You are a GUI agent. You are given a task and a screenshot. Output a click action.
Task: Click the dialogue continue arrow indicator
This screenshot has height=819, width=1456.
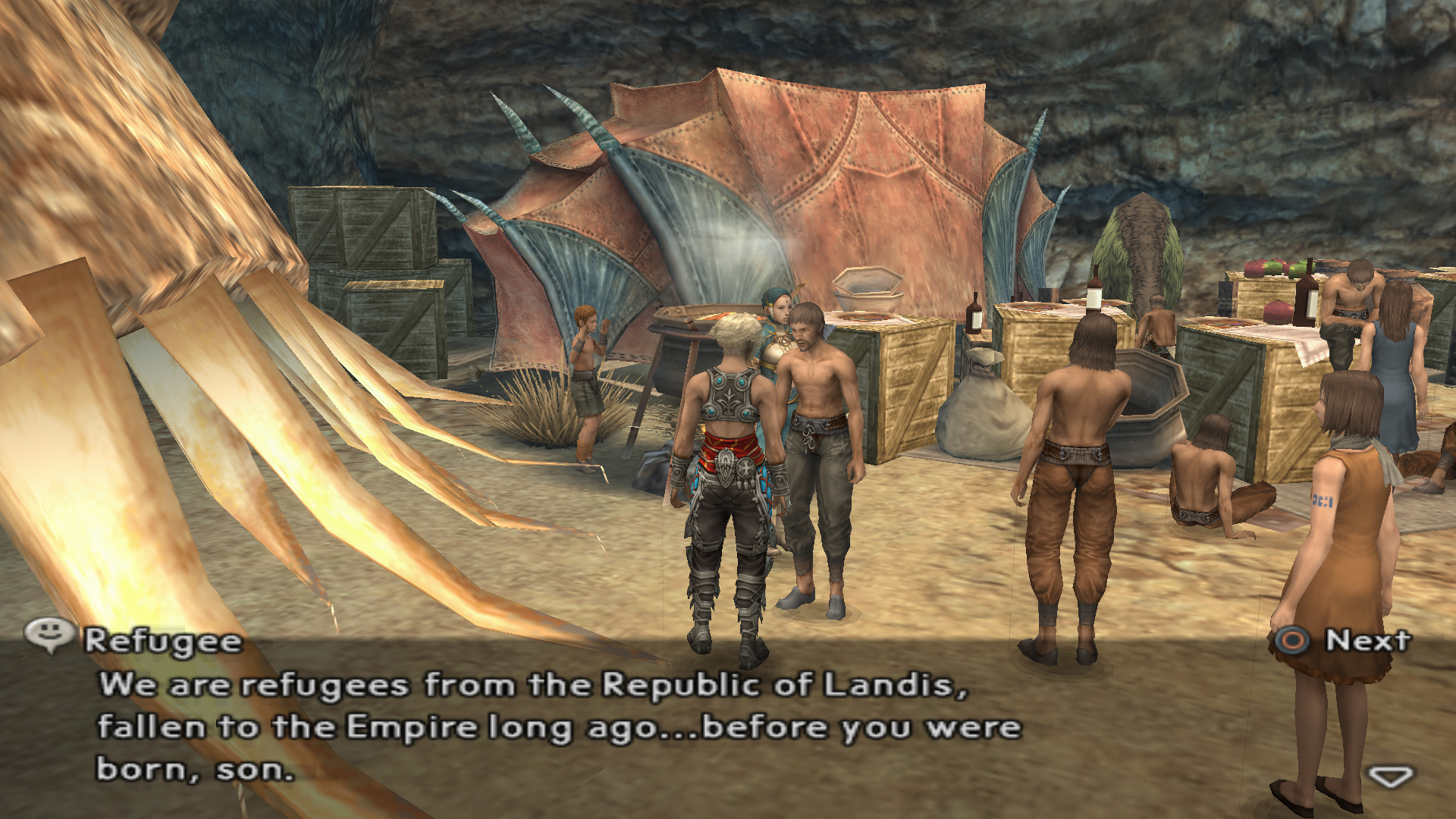[1390, 777]
